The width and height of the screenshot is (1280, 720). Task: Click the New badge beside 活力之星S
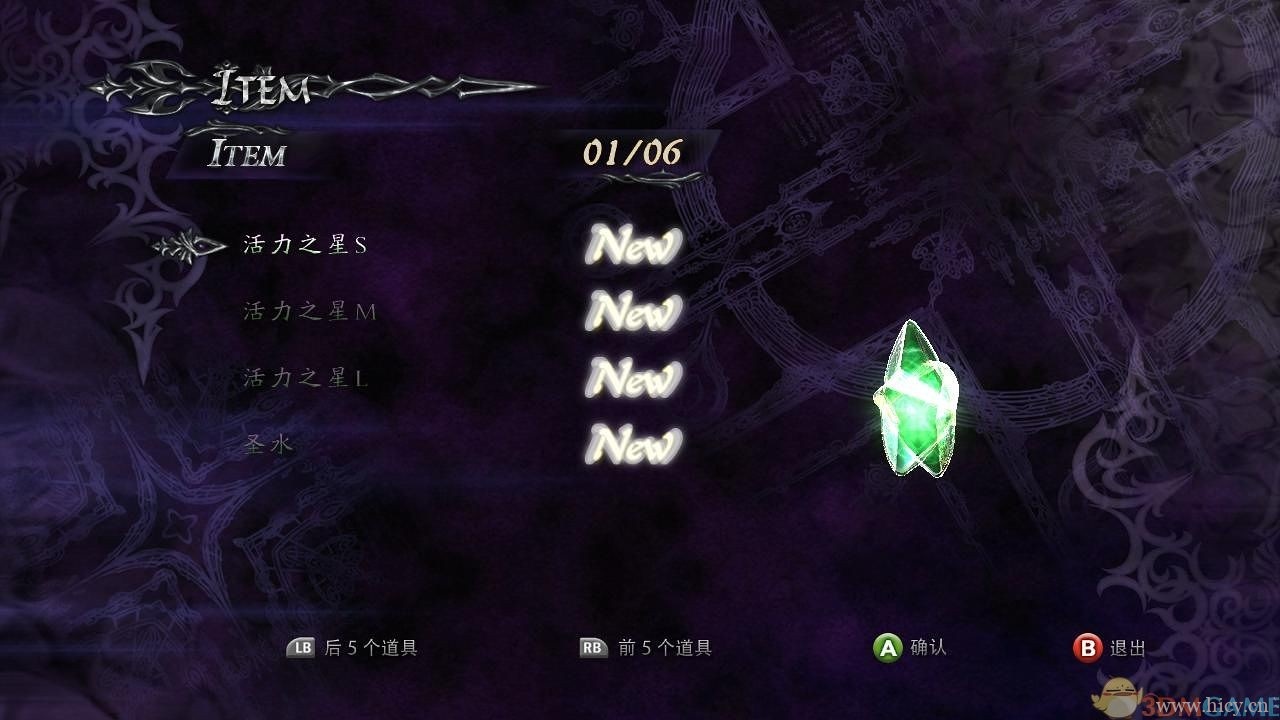click(x=631, y=246)
